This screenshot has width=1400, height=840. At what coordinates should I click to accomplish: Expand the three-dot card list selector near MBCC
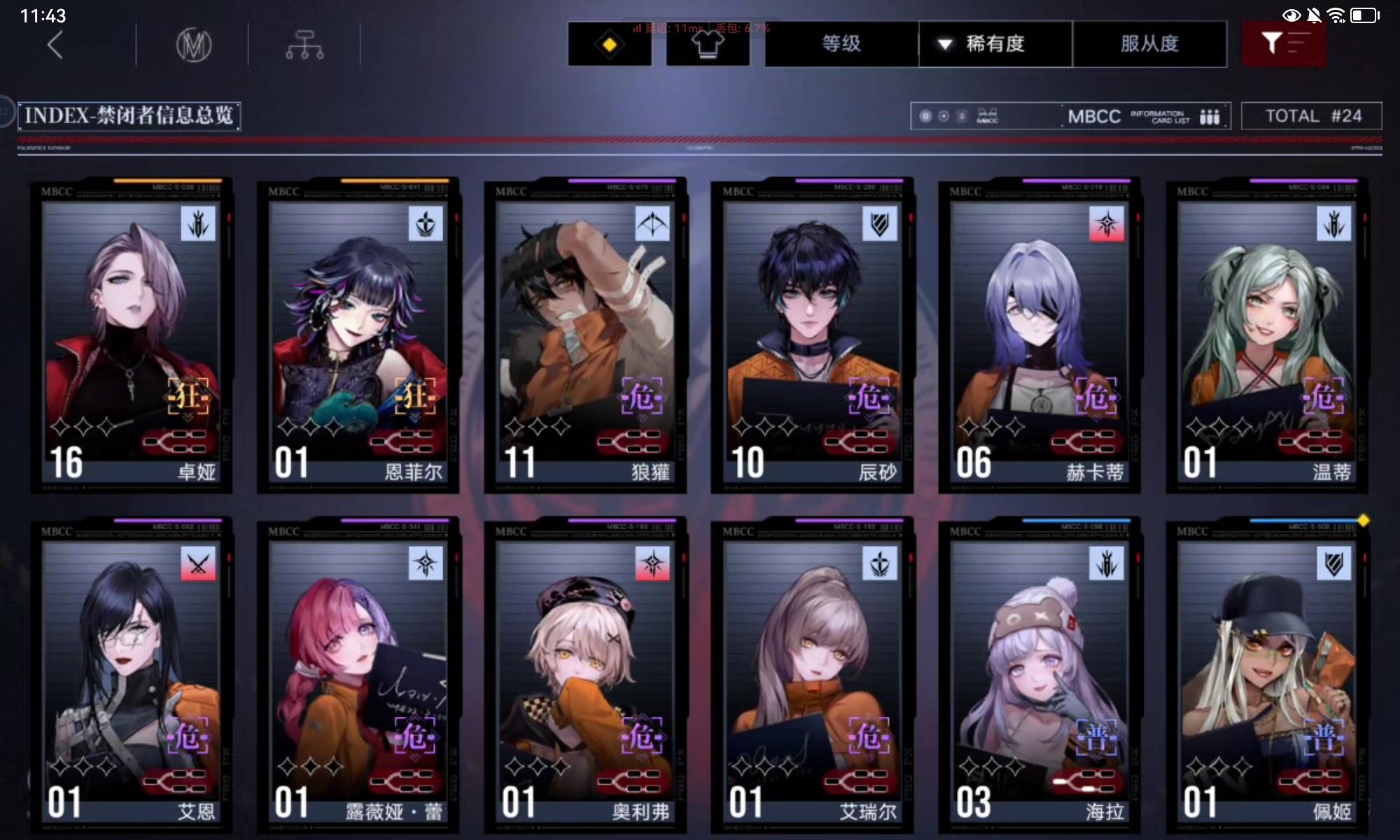coord(1210,116)
